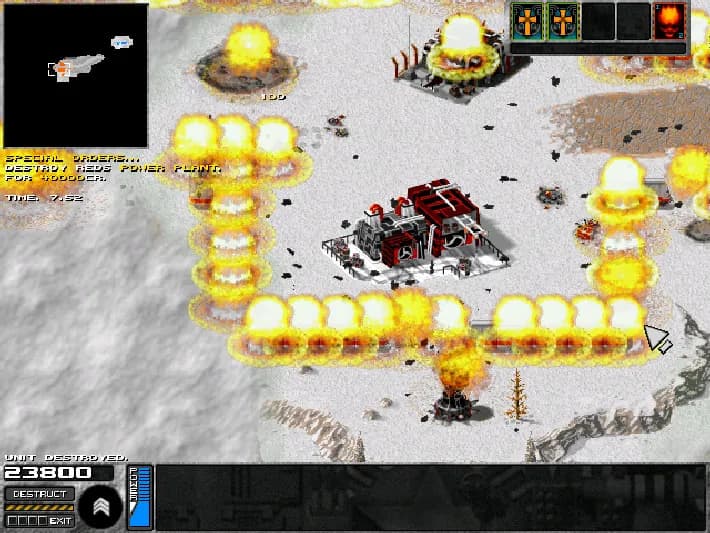The image size is (710, 533).
Task: Activate the triple chevron rank button
Action: pyautogui.click(x=102, y=506)
